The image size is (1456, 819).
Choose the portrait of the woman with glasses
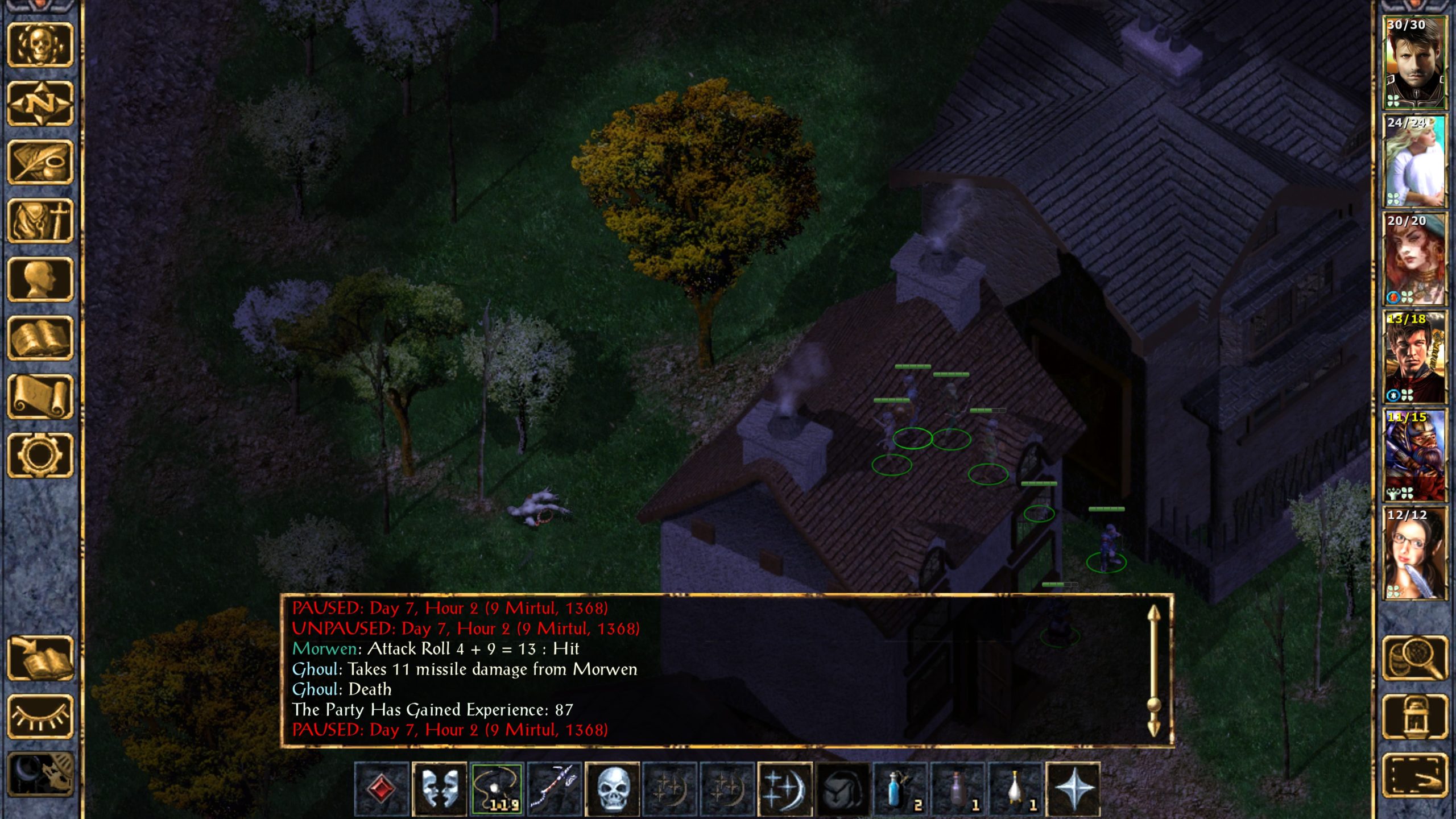pos(1414,553)
